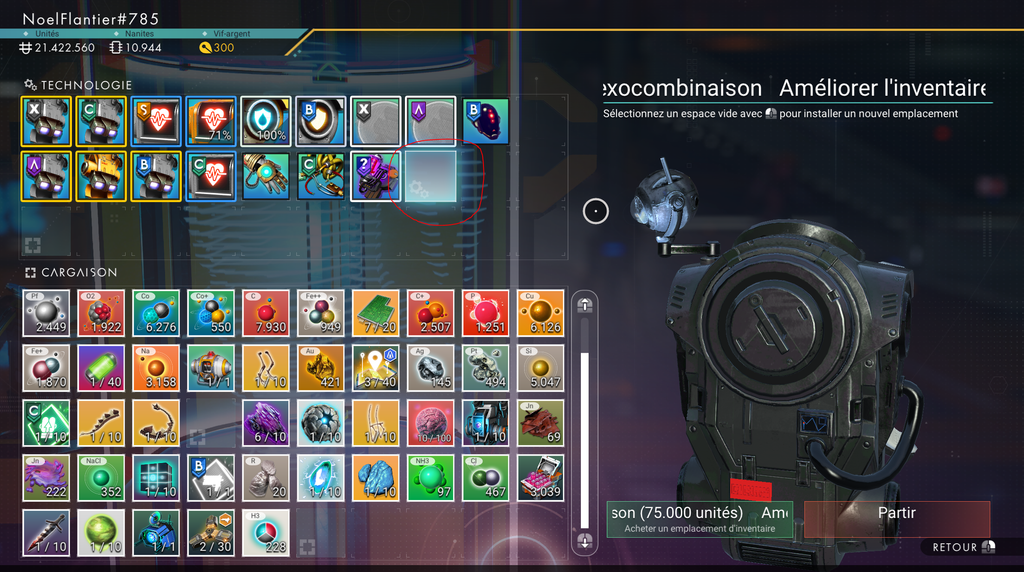Pick the mechanical glove technology slot

pos(266,176)
